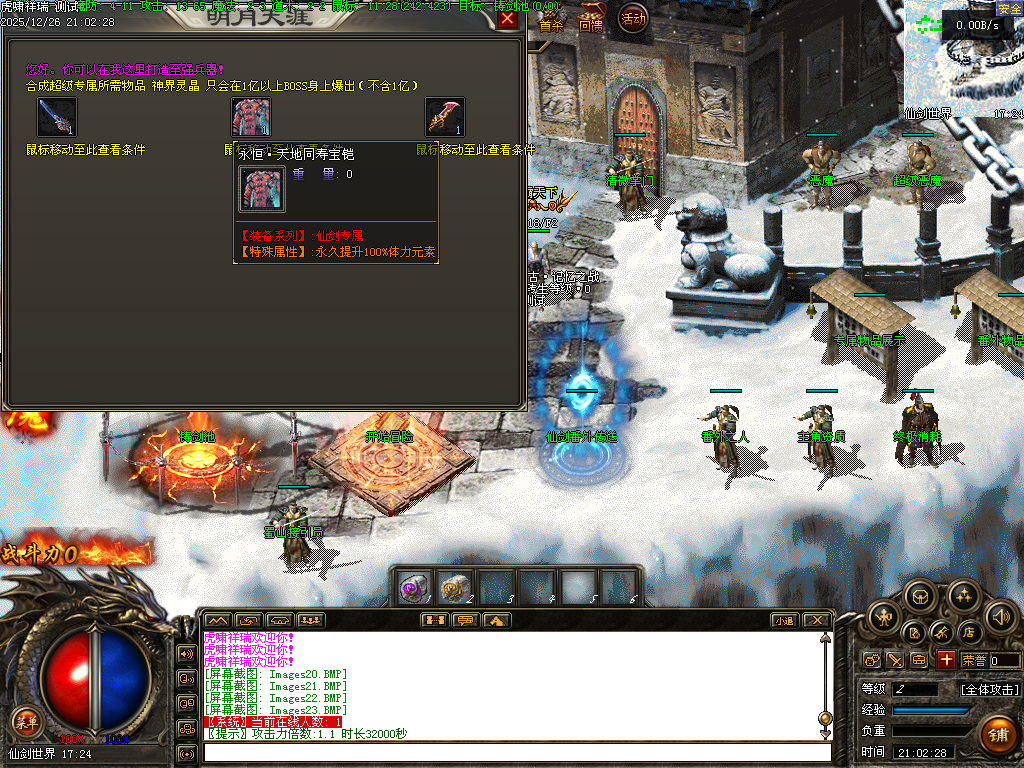
Task: Open the 铺 stall button
Action: tap(997, 735)
